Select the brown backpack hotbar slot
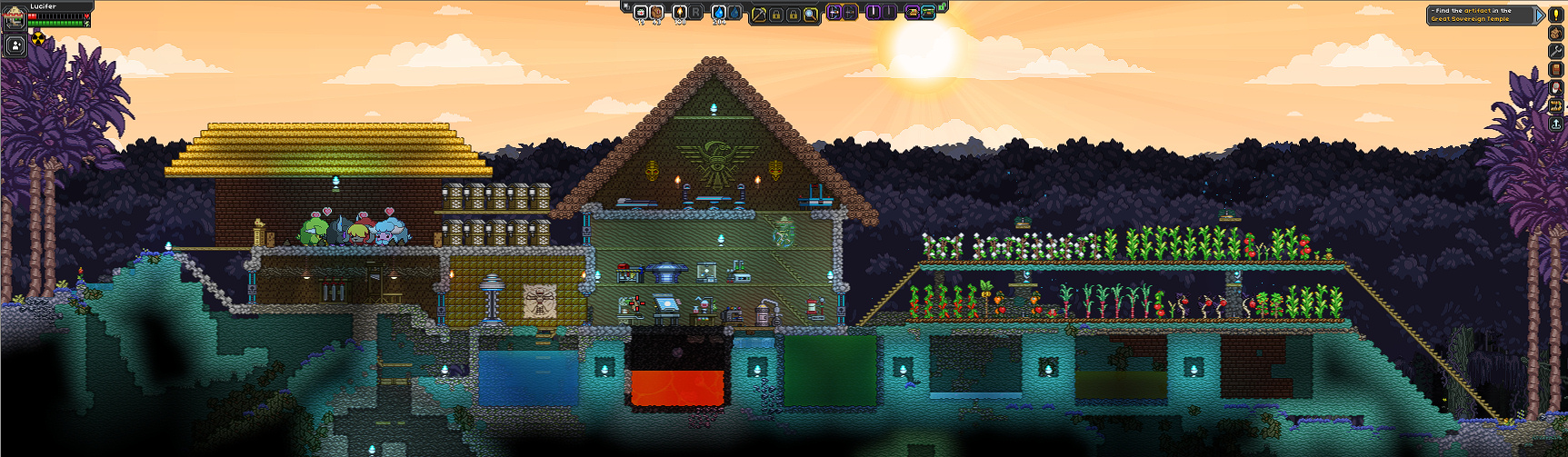The width and height of the screenshot is (1568, 457). pos(657,13)
